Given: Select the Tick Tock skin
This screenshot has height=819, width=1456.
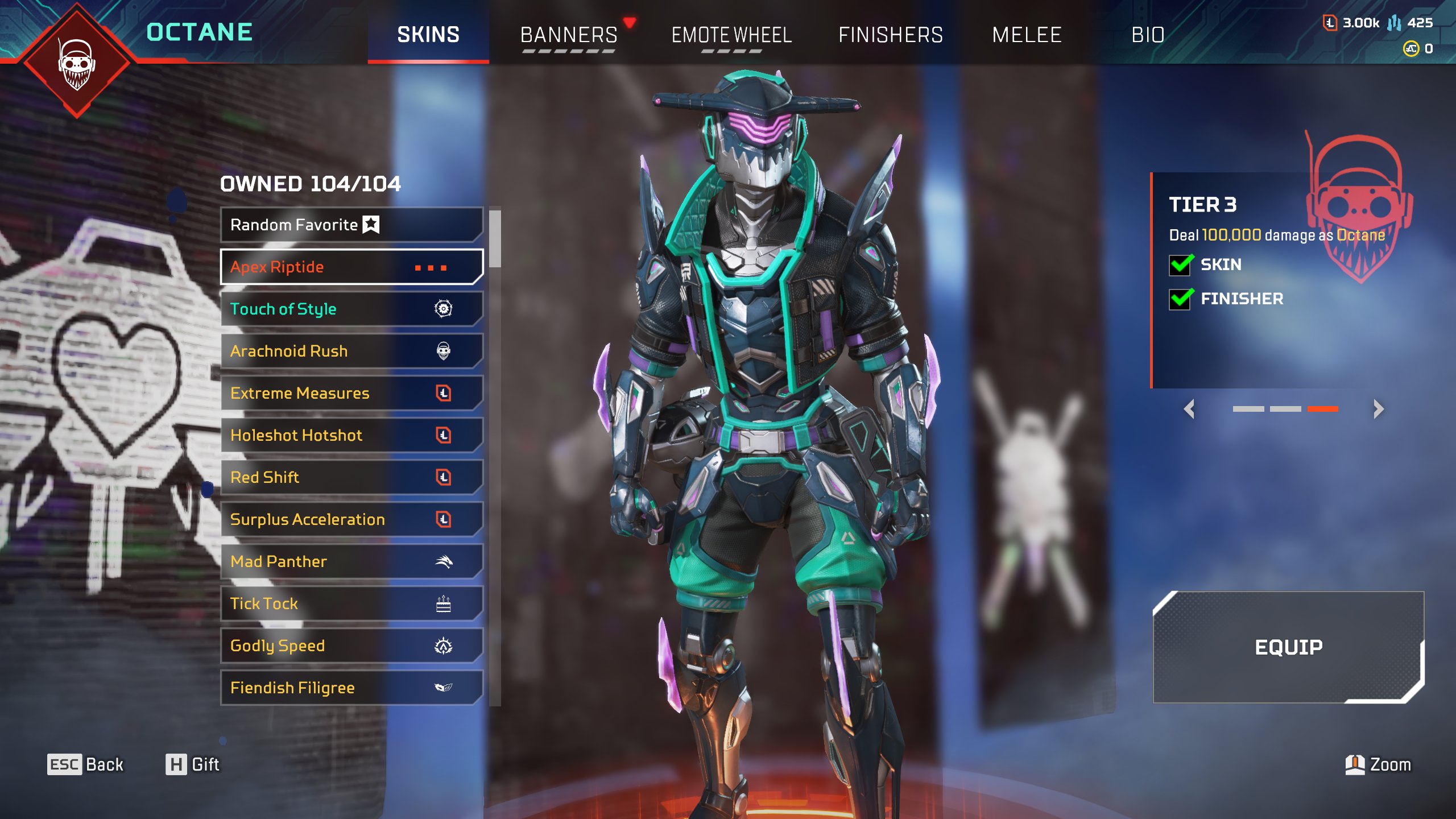Looking at the screenshot, I should coord(351,603).
